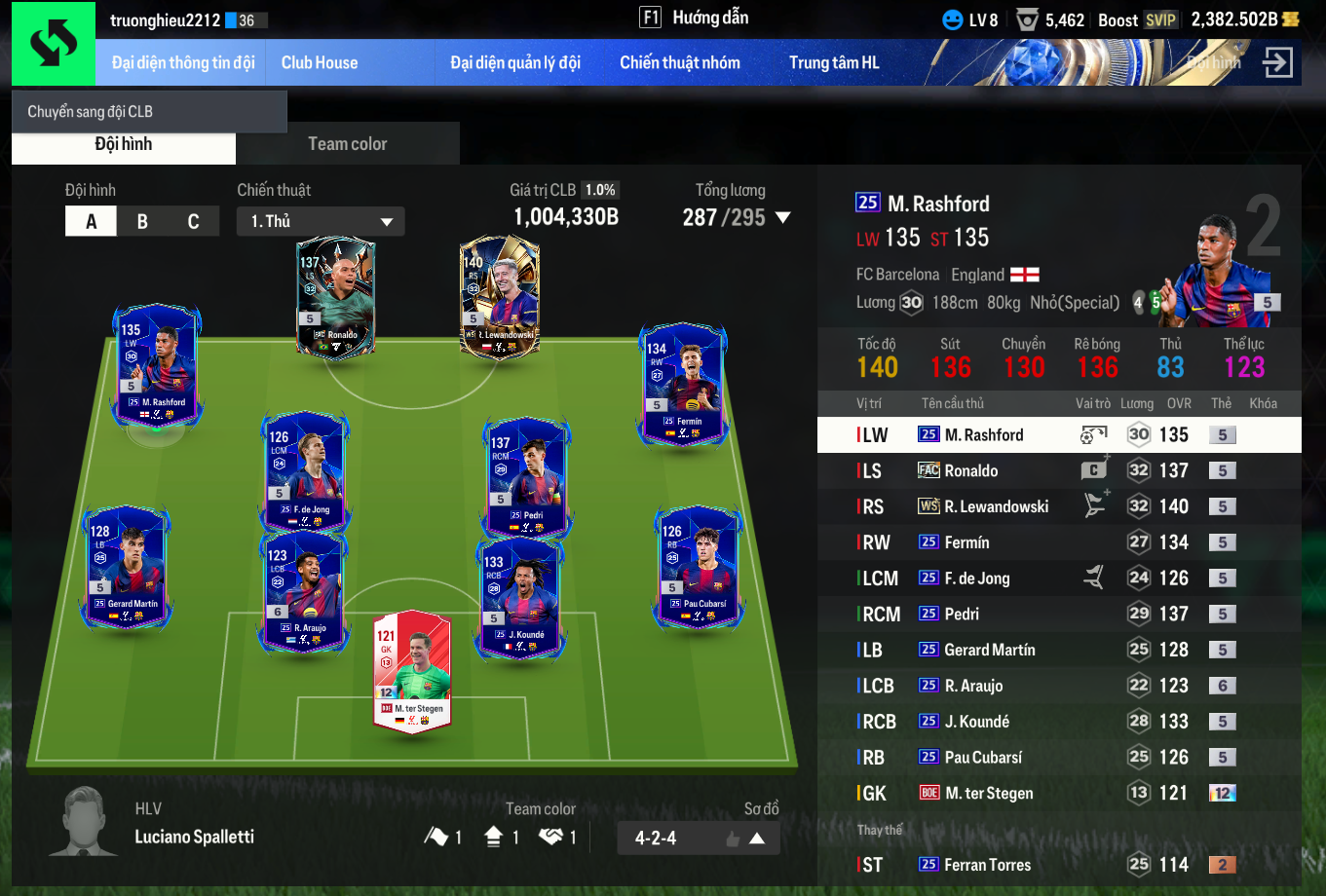Click the exit icon at top right
Viewport: 1326px width, 896px height.
(x=1277, y=62)
